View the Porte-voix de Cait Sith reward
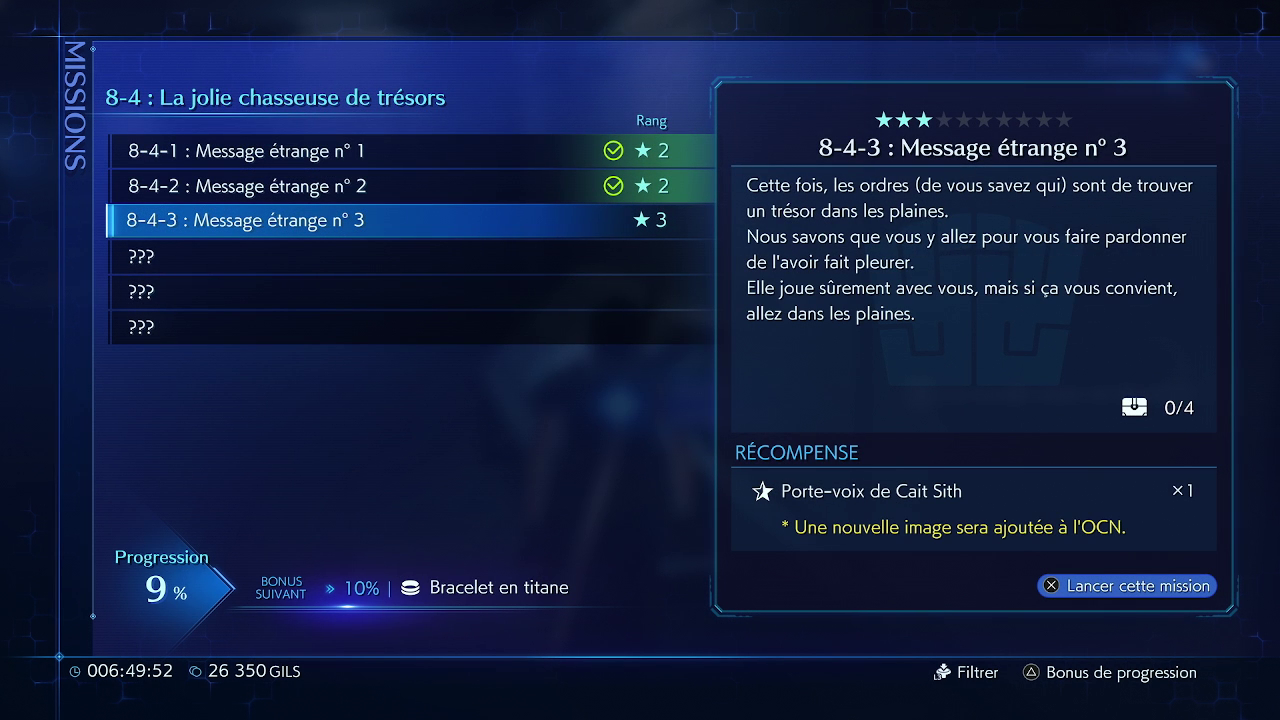The width and height of the screenshot is (1280, 720). 870,491
